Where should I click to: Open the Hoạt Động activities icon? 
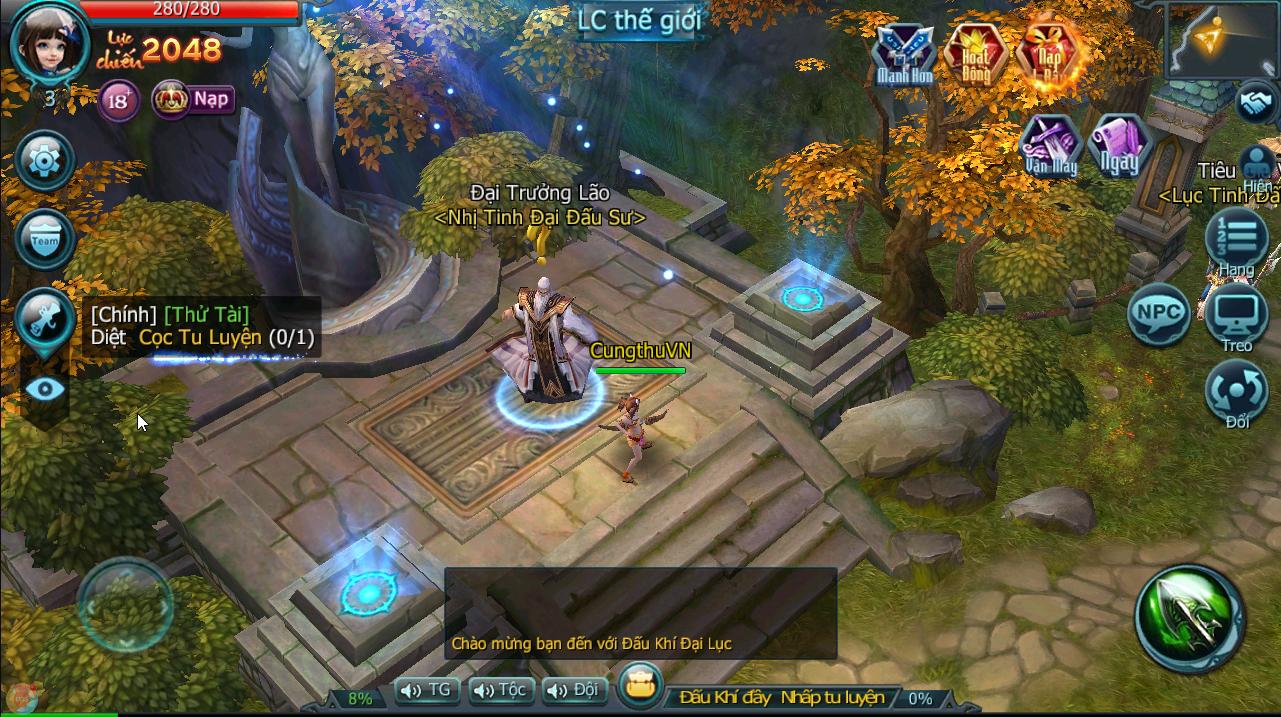976,54
